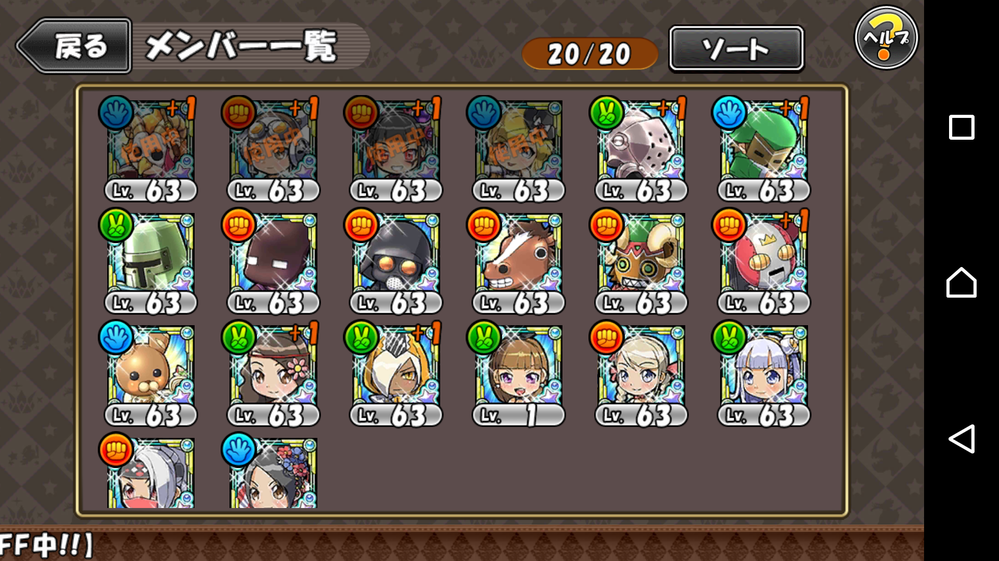Select the green-hooded box-face member

point(763,146)
